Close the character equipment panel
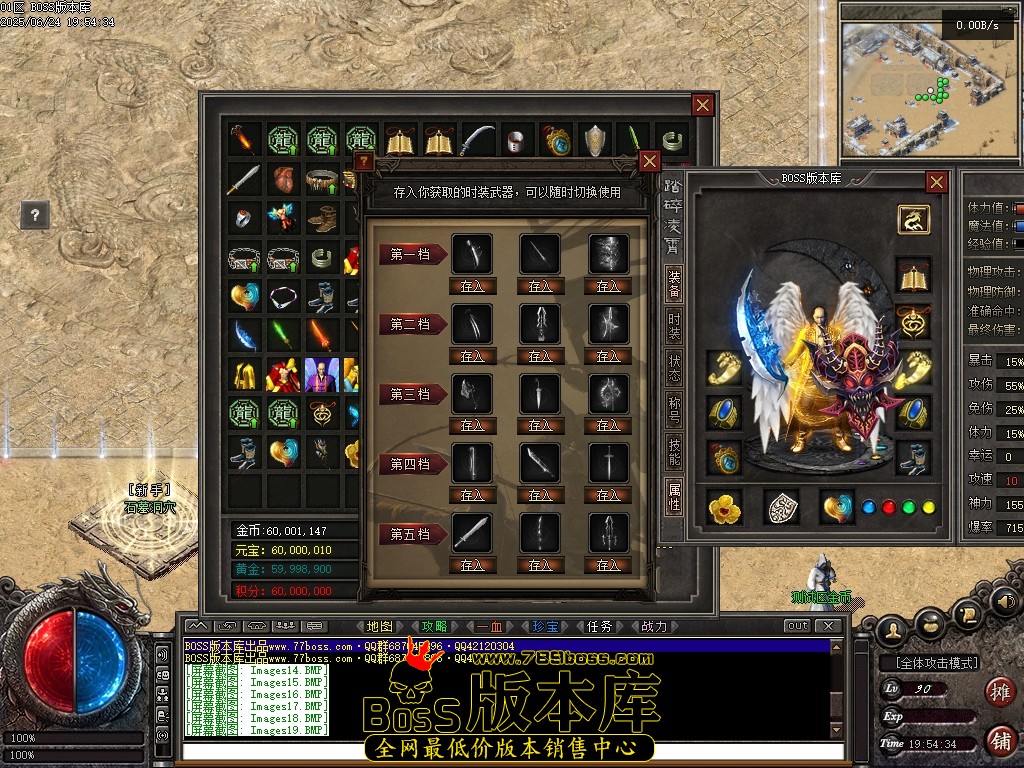Viewport: 1024px width, 768px height. [x=936, y=182]
